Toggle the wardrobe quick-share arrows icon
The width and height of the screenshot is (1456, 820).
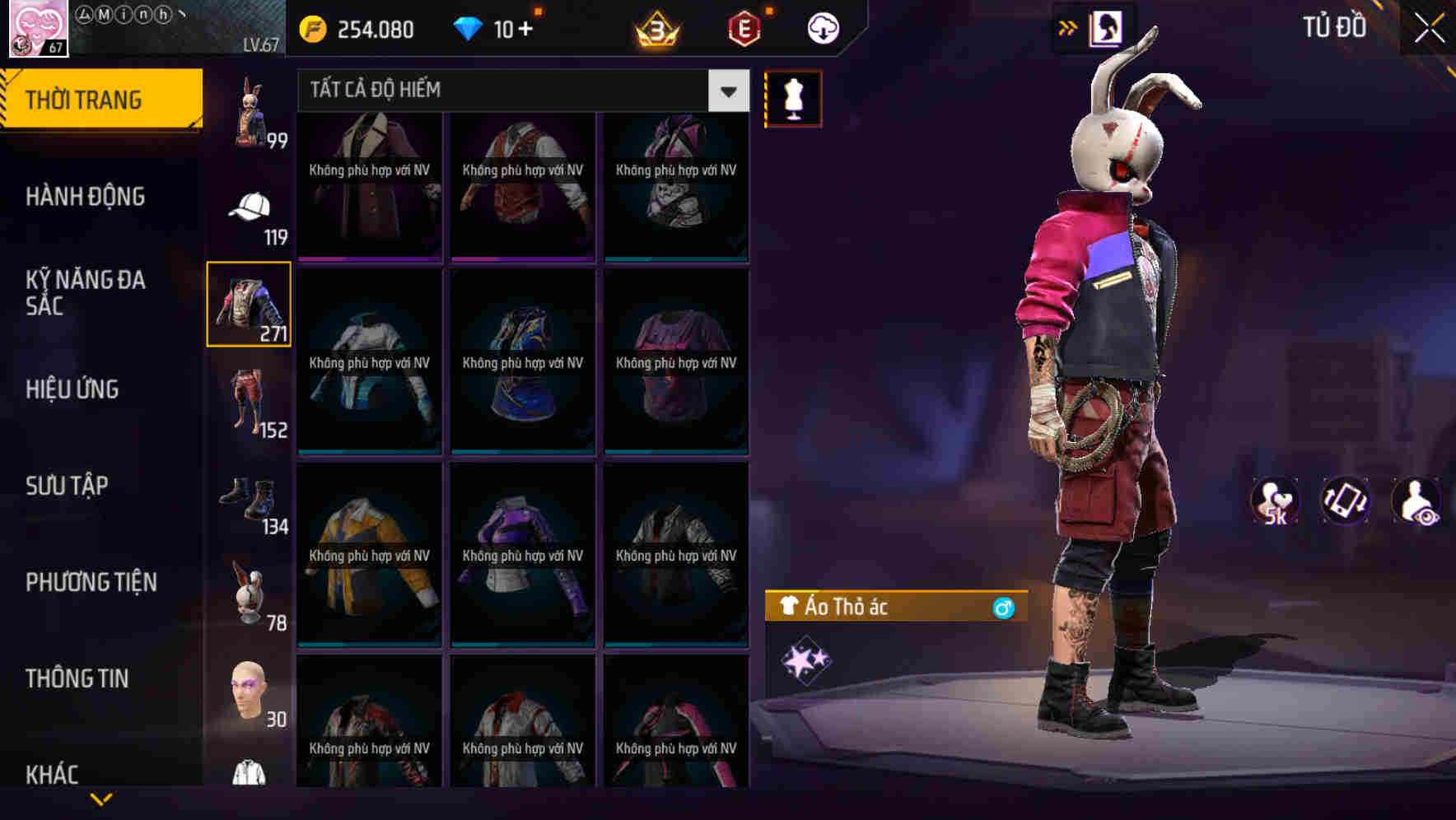1068,27
